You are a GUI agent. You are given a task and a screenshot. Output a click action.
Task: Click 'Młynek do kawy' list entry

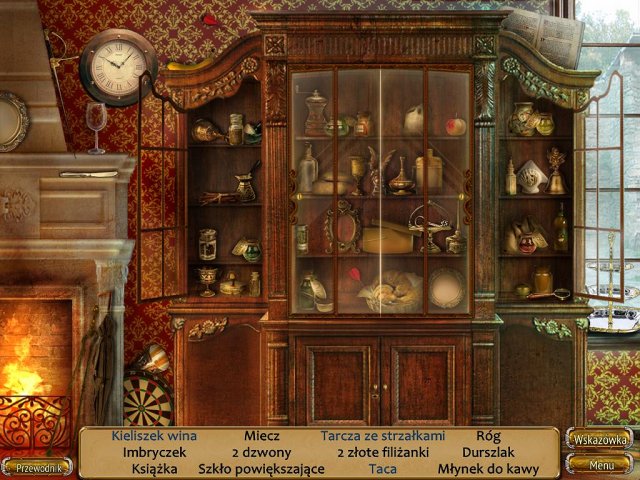click(x=488, y=468)
